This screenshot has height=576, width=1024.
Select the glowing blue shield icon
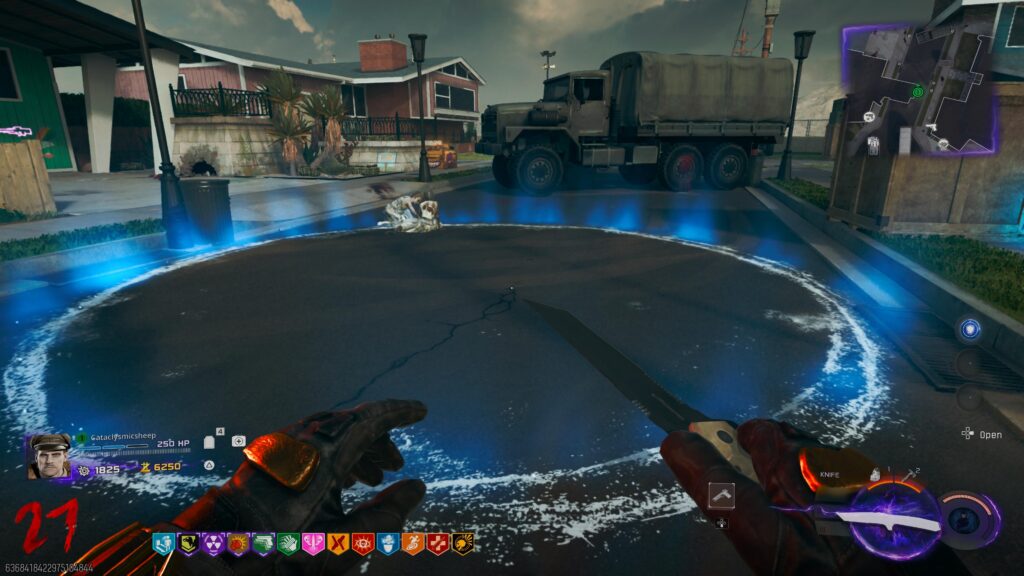click(x=969, y=329)
